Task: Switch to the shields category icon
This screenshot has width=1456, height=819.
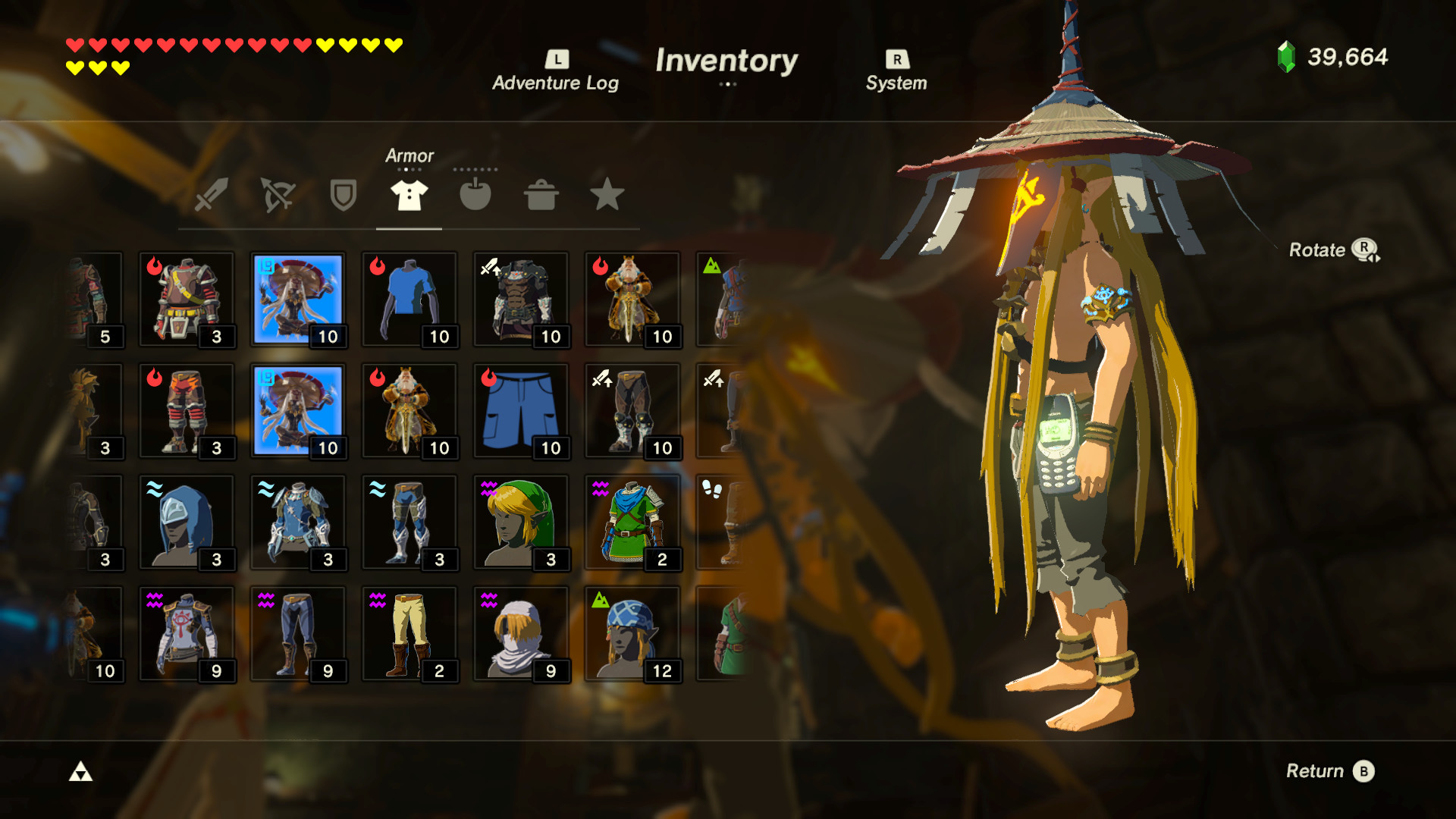Action: tap(342, 196)
